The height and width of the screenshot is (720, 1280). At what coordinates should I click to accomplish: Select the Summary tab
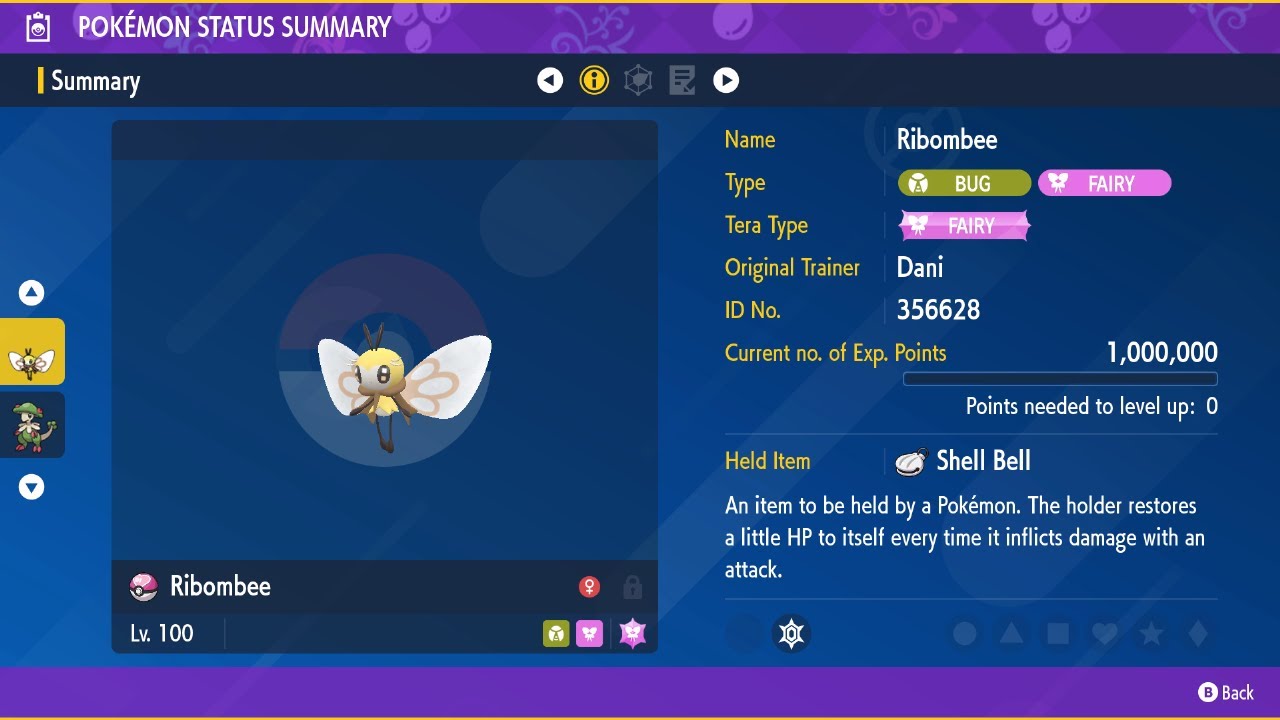[x=95, y=81]
